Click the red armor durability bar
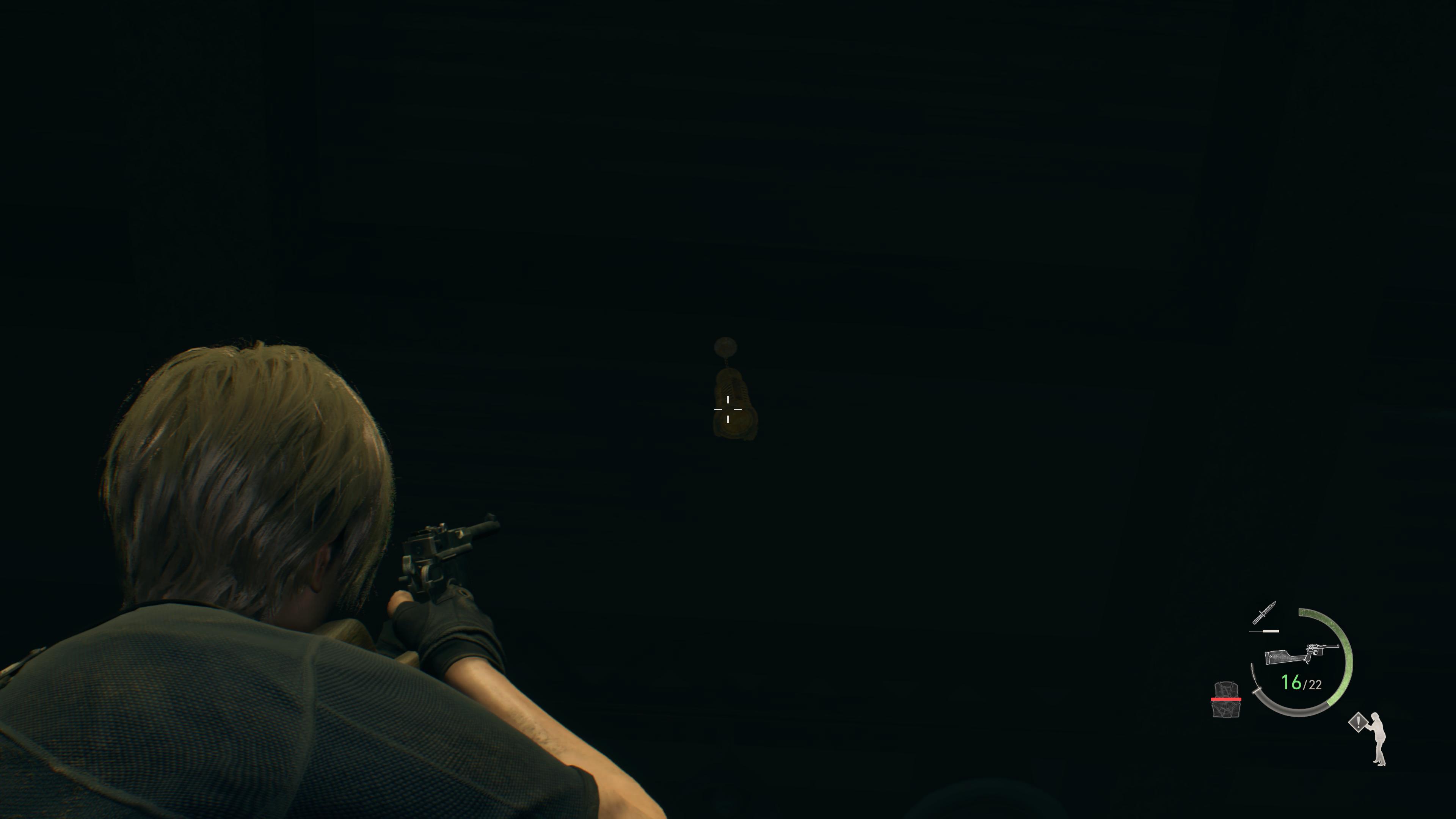The height and width of the screenshot is (819, 1456). coord(1227,699)
